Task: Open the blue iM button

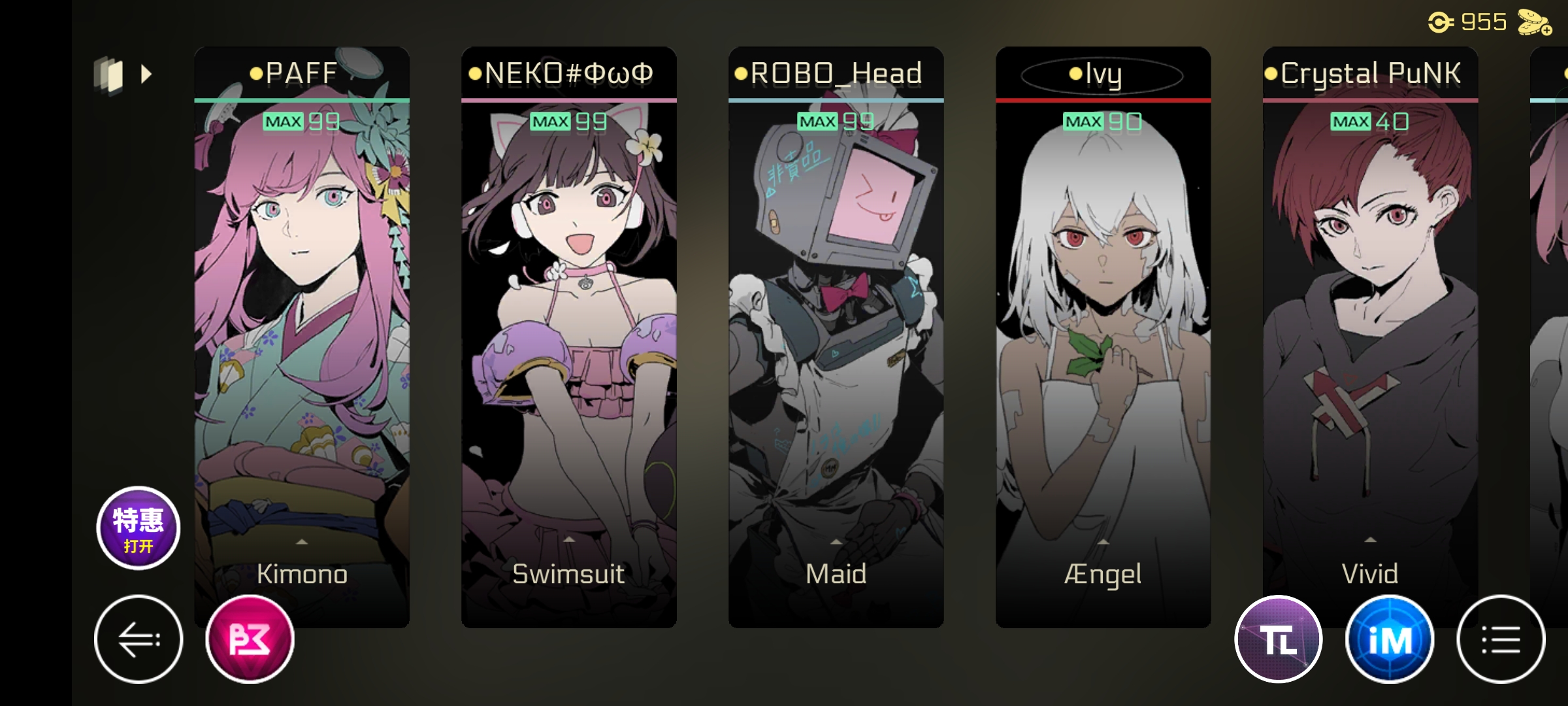Action: [x=1390, y=639]
